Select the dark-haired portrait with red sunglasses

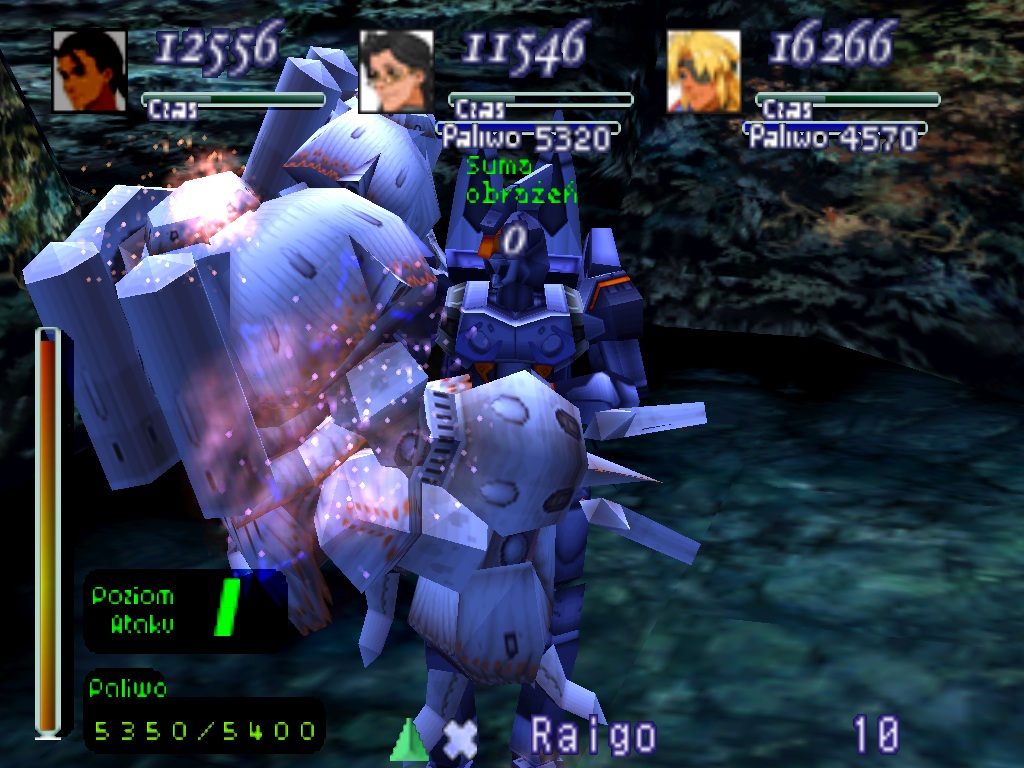coord(90,71)
